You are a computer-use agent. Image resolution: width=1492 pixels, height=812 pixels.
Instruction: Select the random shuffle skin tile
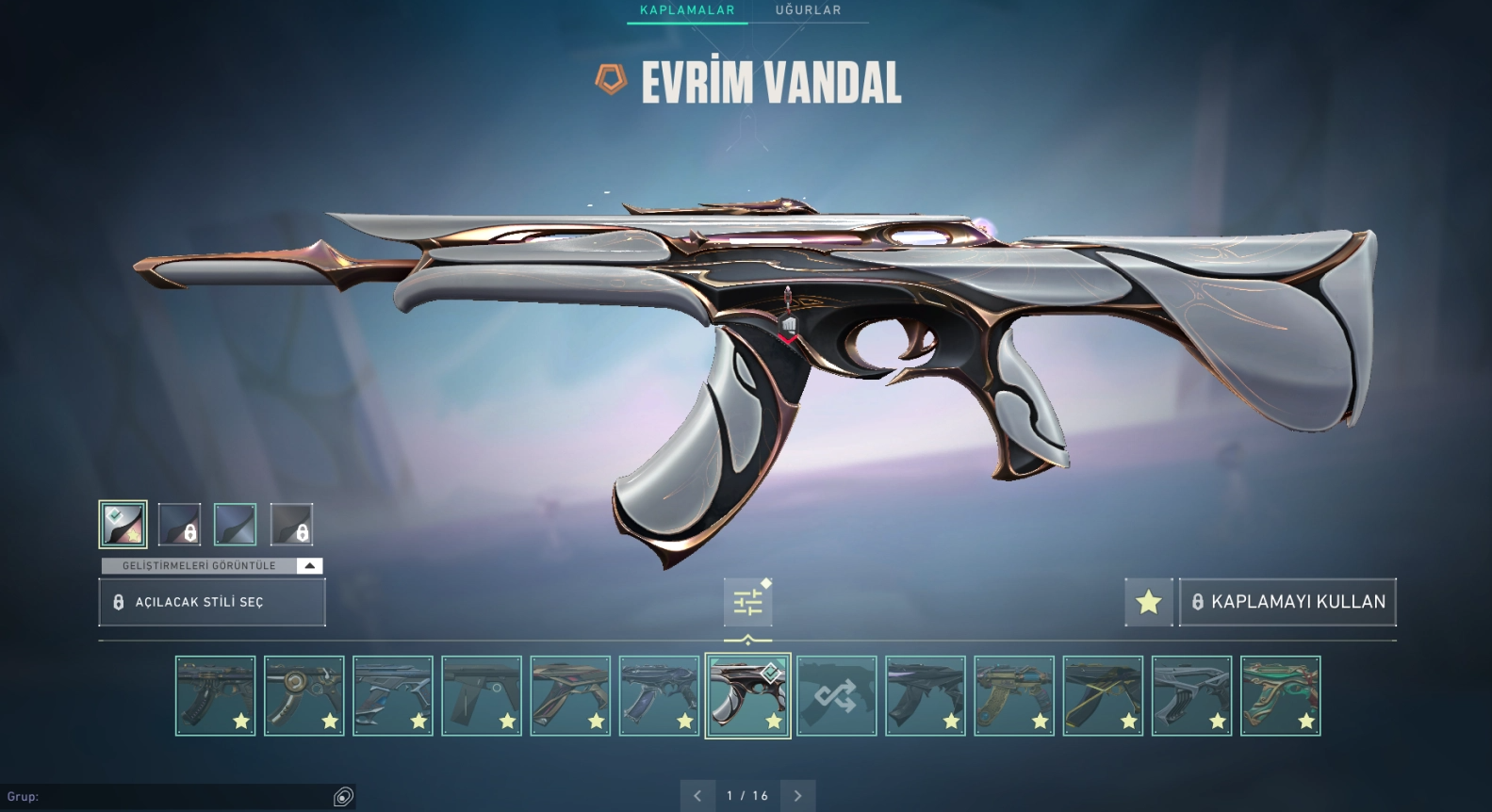[836, 696]
